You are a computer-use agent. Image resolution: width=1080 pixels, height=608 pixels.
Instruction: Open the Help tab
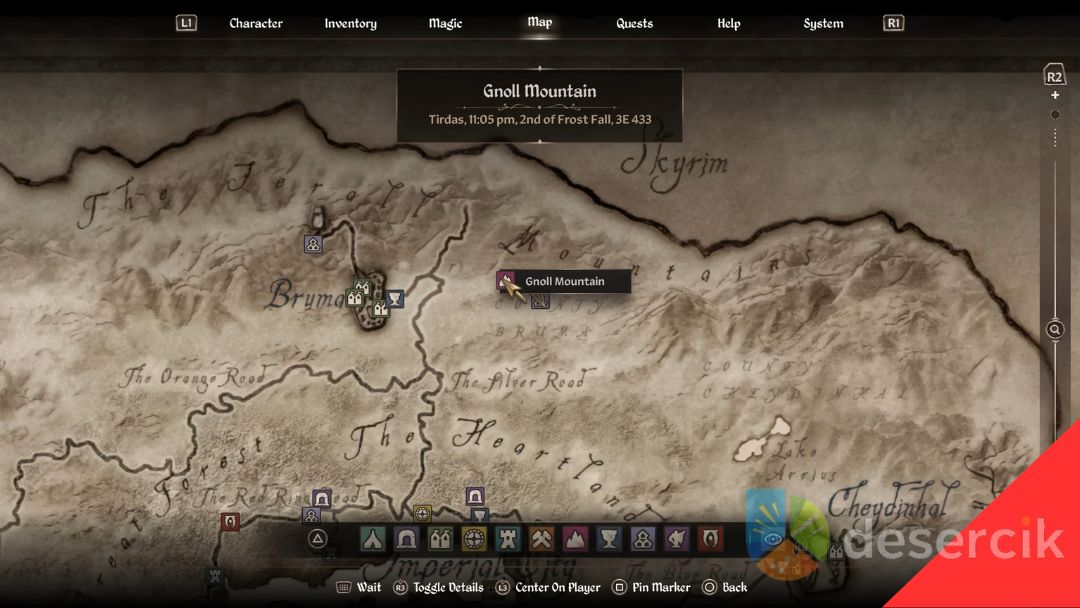pos(728,23)
